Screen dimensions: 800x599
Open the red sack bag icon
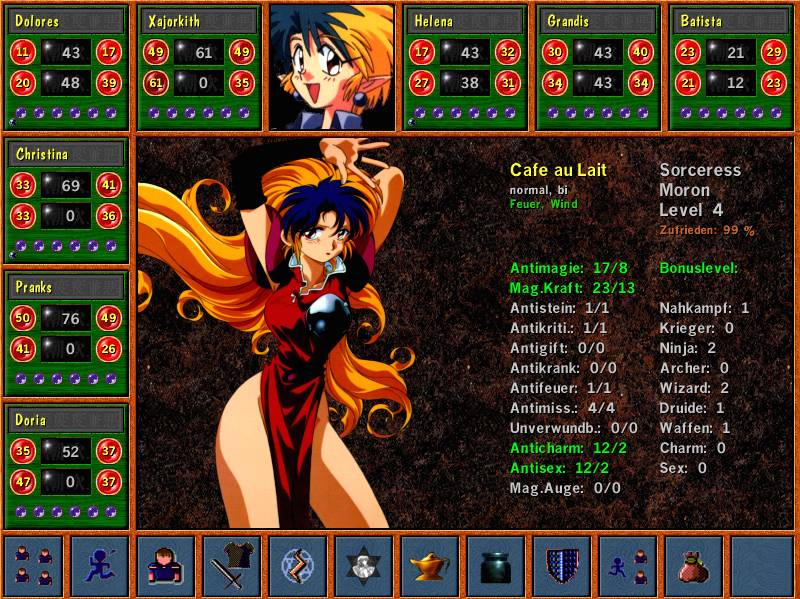coord(694,565)
